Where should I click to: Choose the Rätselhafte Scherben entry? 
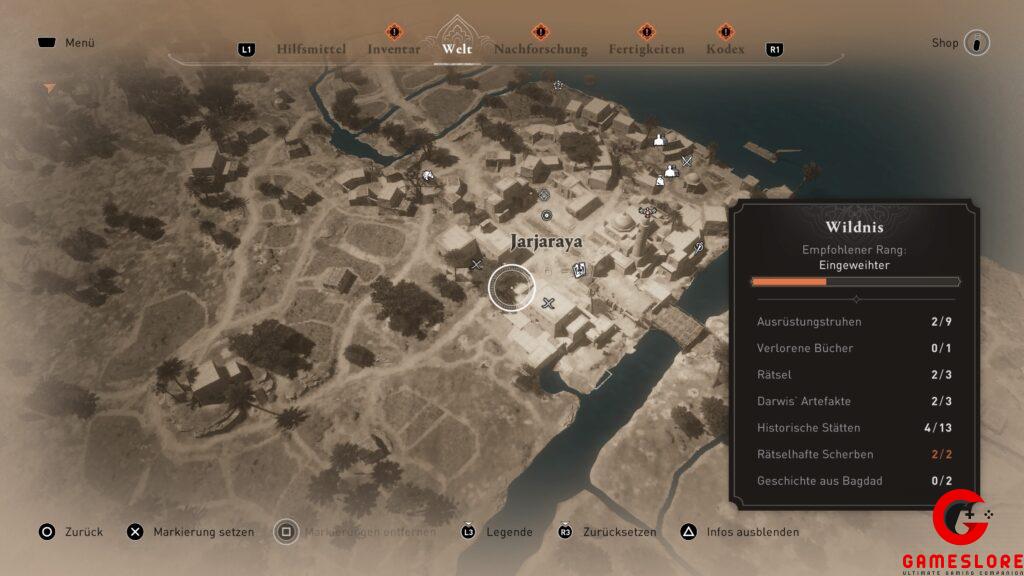(x=855, y=454)
